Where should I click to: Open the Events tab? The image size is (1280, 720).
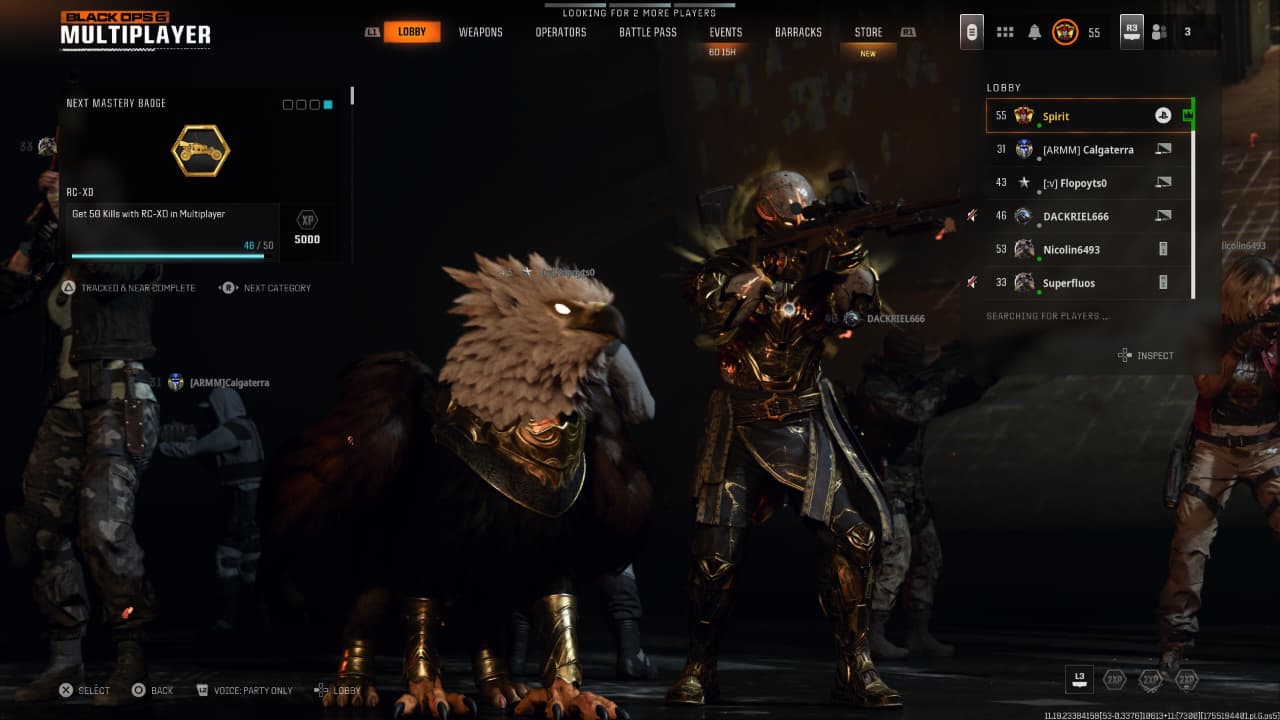coord(725,32)
